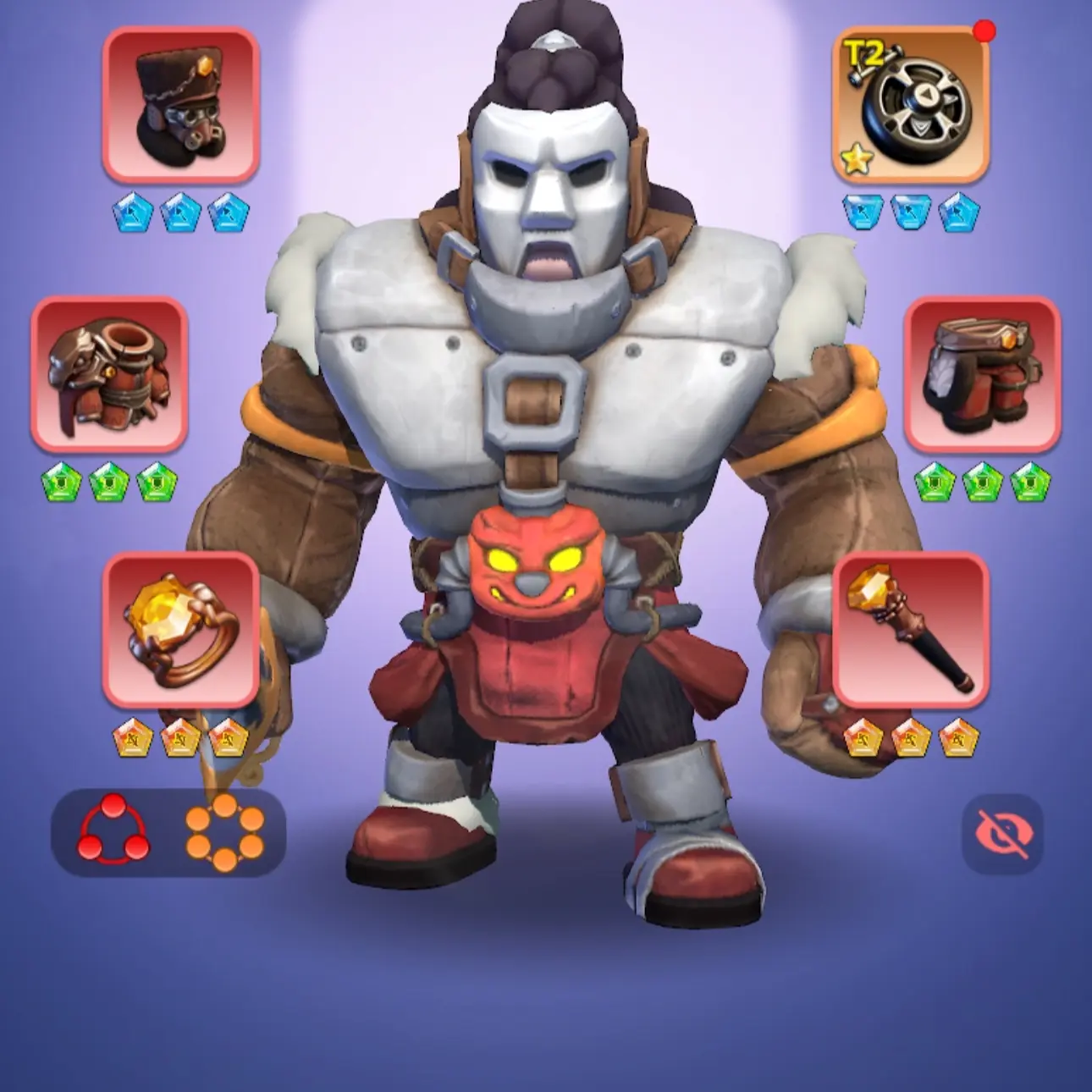
Task: Select the helmet equipment slot
Action: pyautogui.click(x=181, y=106)
